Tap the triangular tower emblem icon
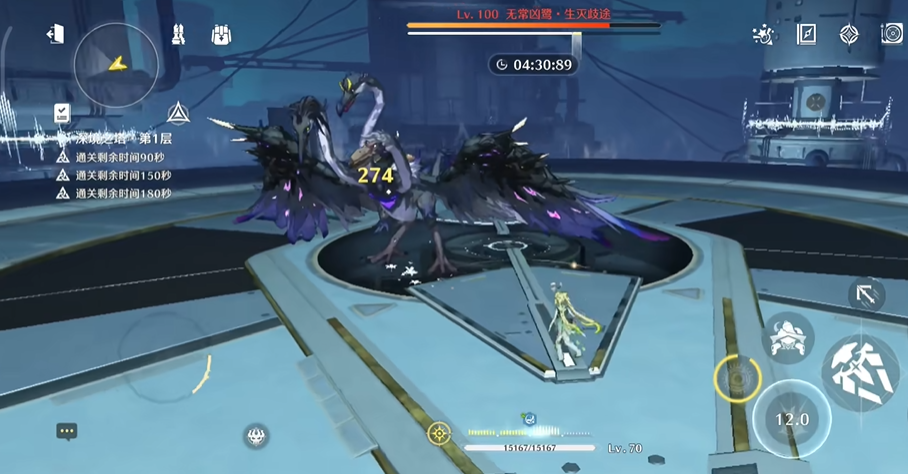 point(178,112)
